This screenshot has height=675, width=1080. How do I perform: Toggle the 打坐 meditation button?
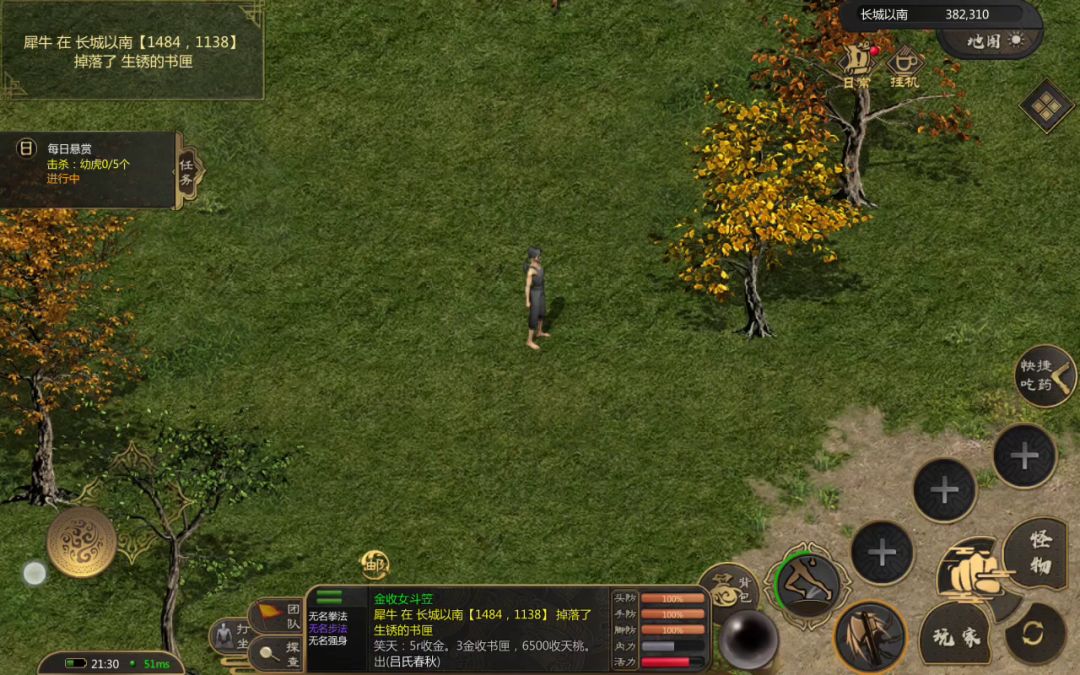click(229, 636)
